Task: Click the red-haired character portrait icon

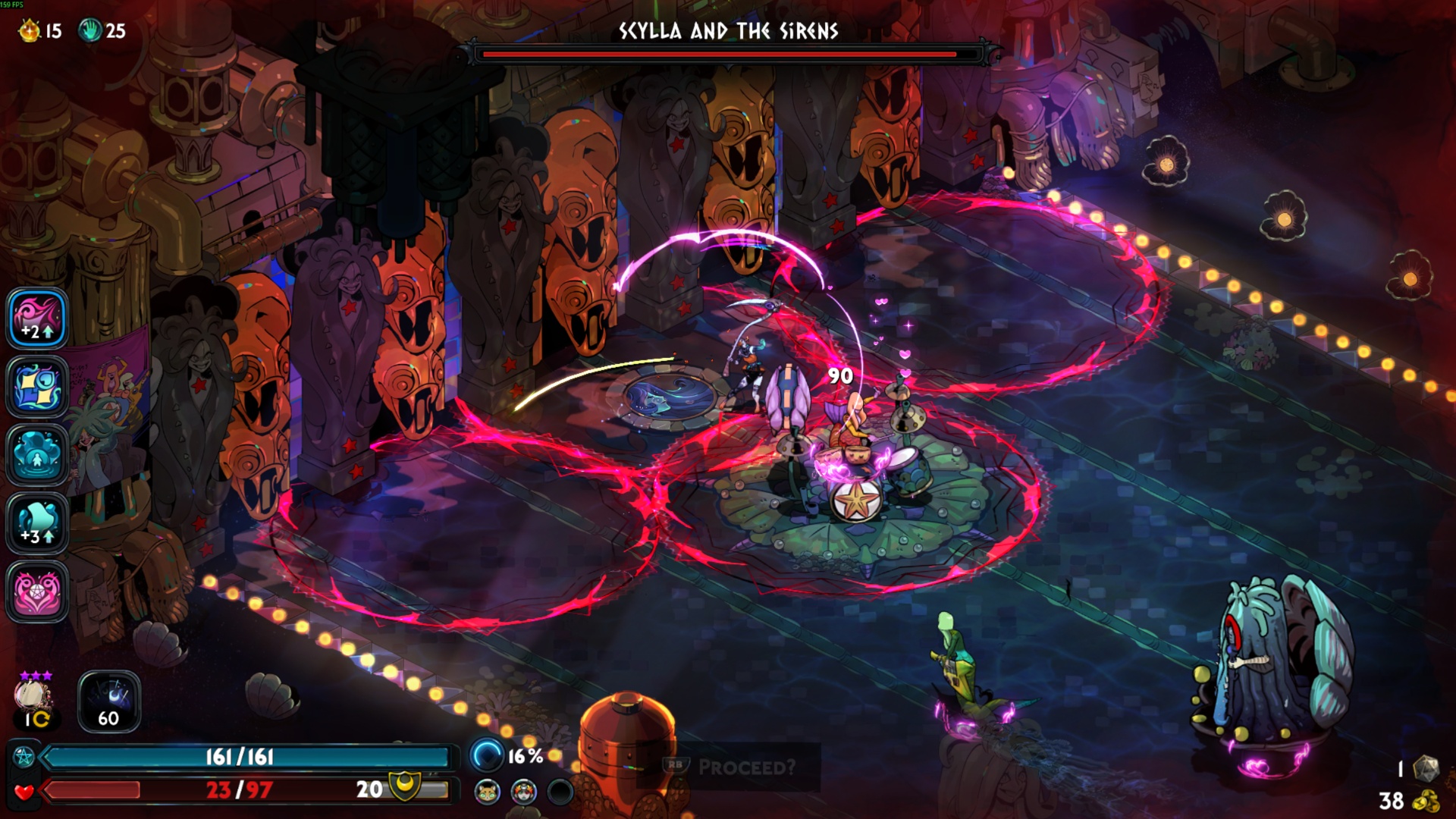Action: point(524,792)
